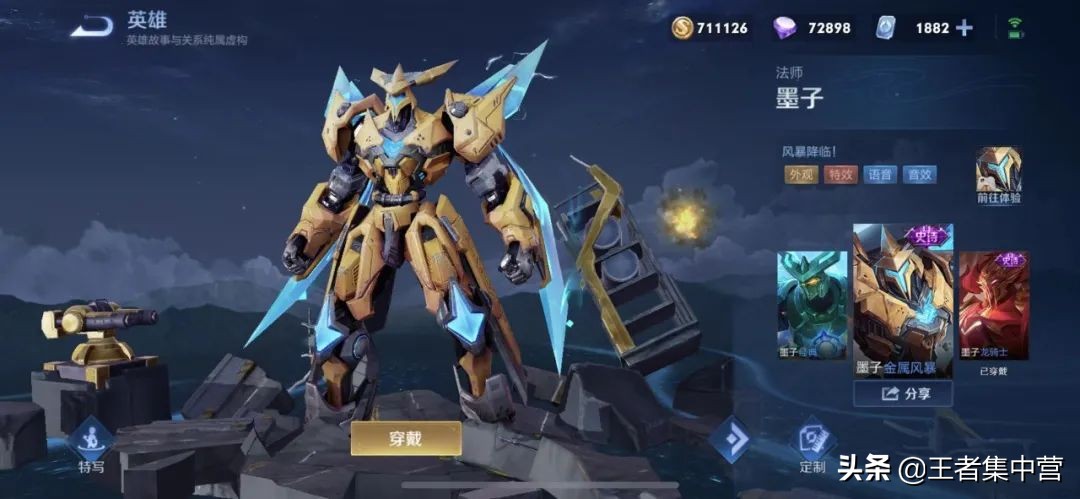Image resolution: width=1080 pixels, height=499 pixels.
Task: Show the 语音 voice tag
Action: [x=879, y=174]
